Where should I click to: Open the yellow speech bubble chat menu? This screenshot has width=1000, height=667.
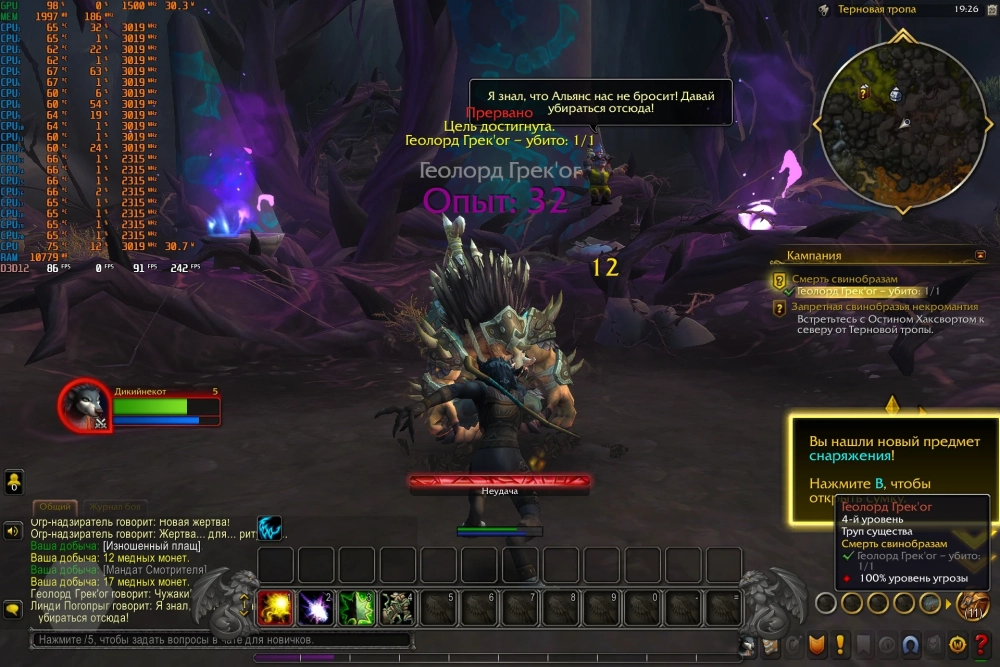pos(13,609)
